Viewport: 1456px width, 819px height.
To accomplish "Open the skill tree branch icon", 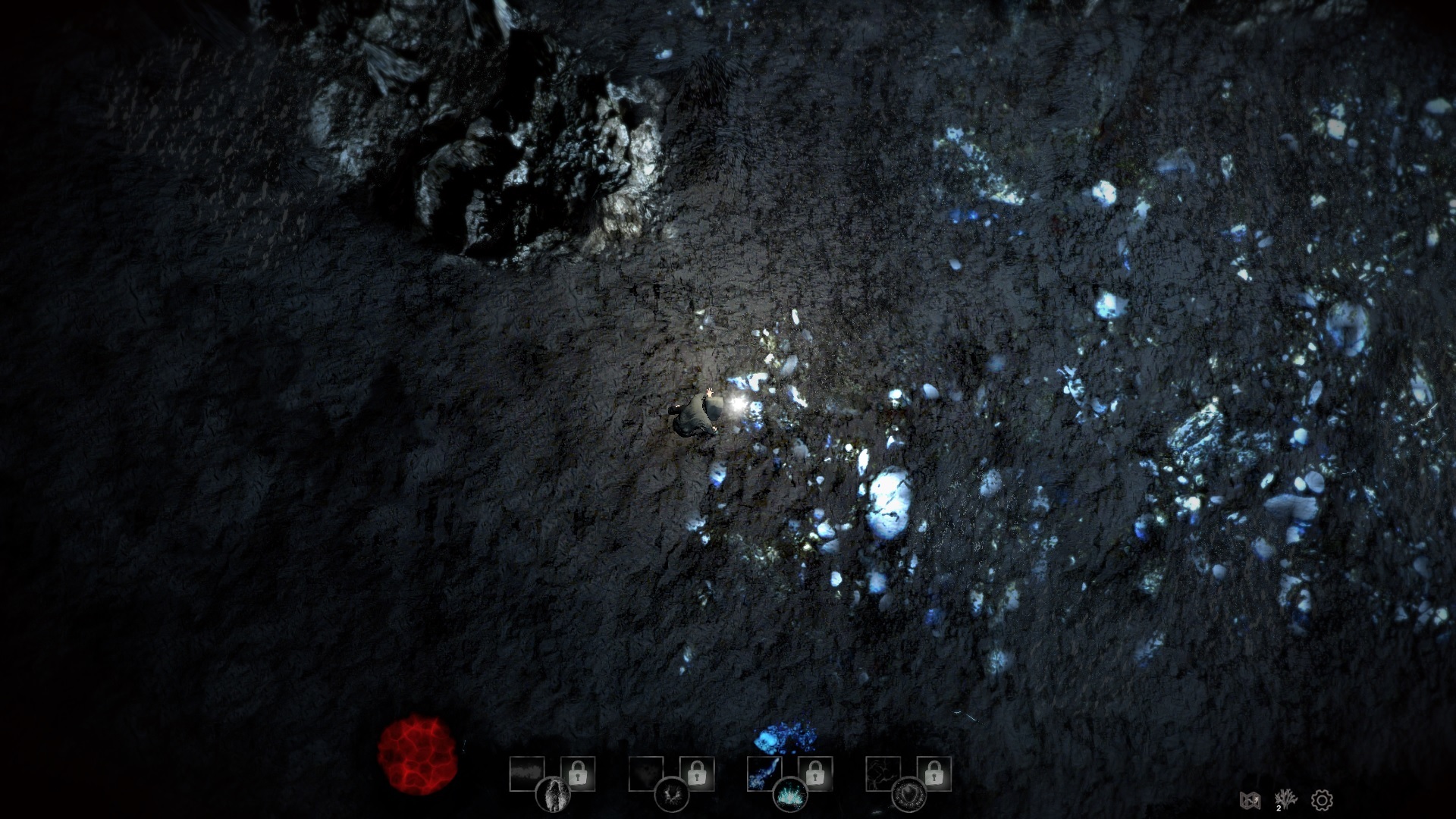I will pyautogui.click(x=1285, y=799).
